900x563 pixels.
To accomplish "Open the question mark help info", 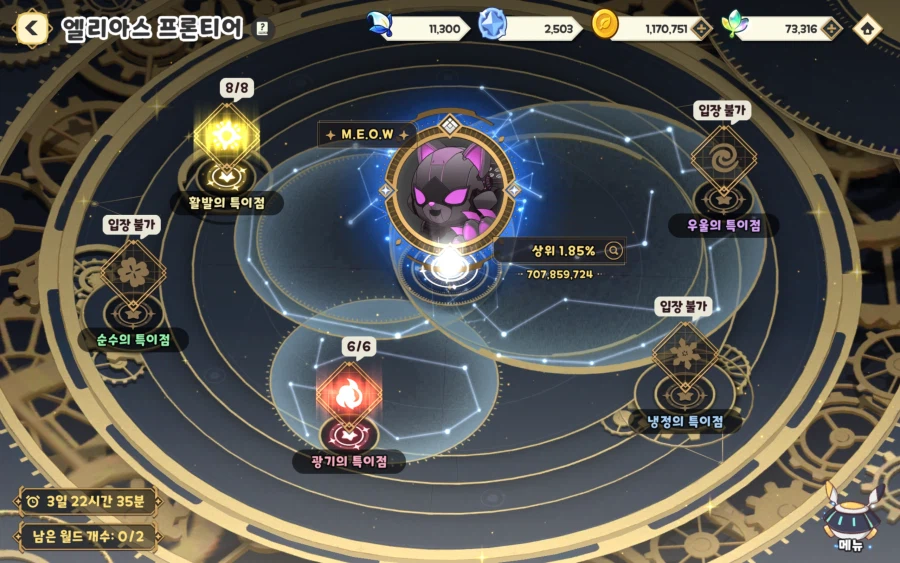I will [x=262, y=29].
